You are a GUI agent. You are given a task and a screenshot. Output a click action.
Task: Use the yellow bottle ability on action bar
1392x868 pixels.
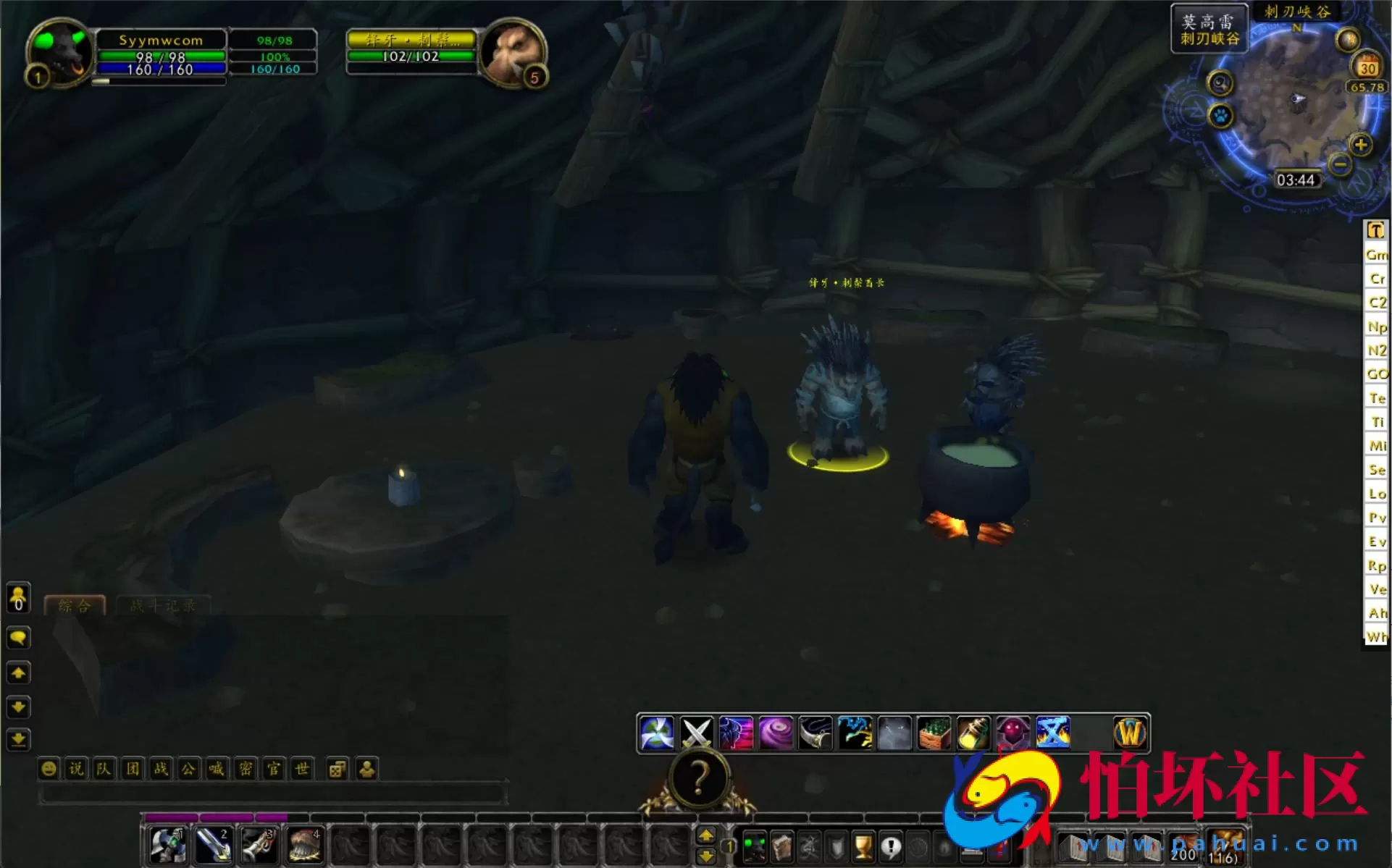click(973, 733)
